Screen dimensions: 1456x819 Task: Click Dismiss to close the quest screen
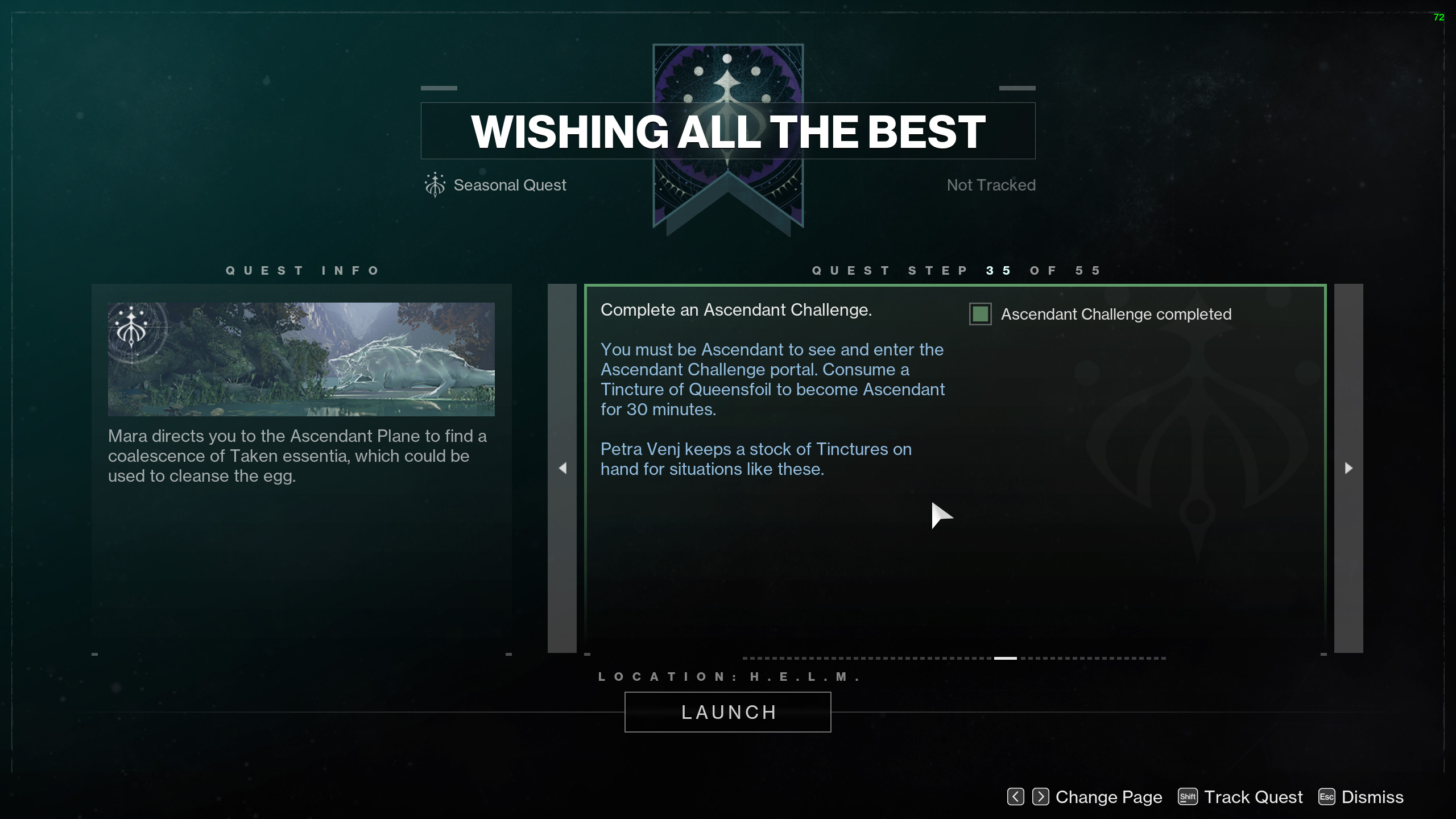(x=1372, y=797)
